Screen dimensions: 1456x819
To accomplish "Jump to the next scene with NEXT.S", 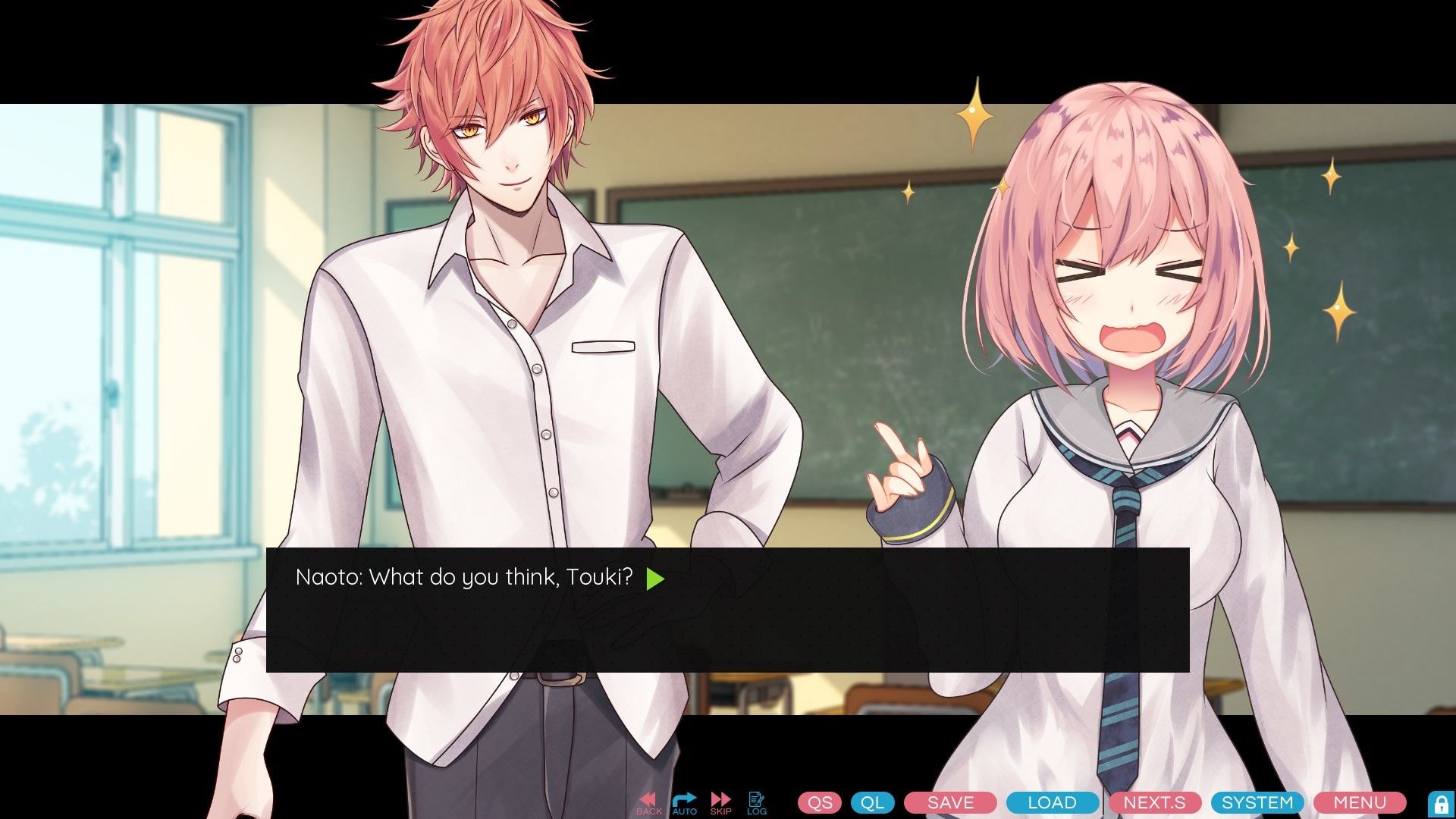I will point(1153,802).
